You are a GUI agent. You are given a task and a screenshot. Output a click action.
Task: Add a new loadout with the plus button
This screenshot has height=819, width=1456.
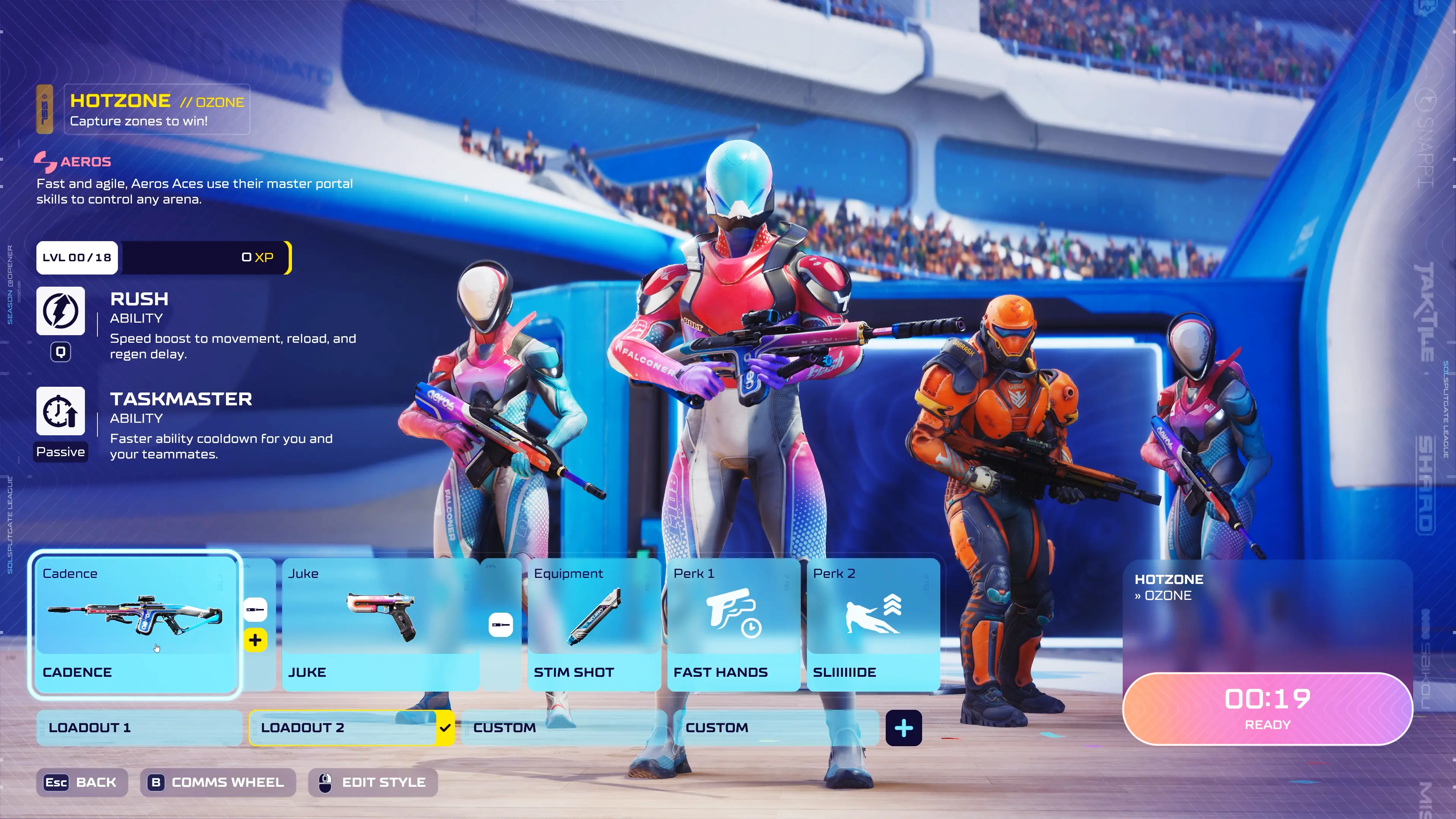coord(903,728)
